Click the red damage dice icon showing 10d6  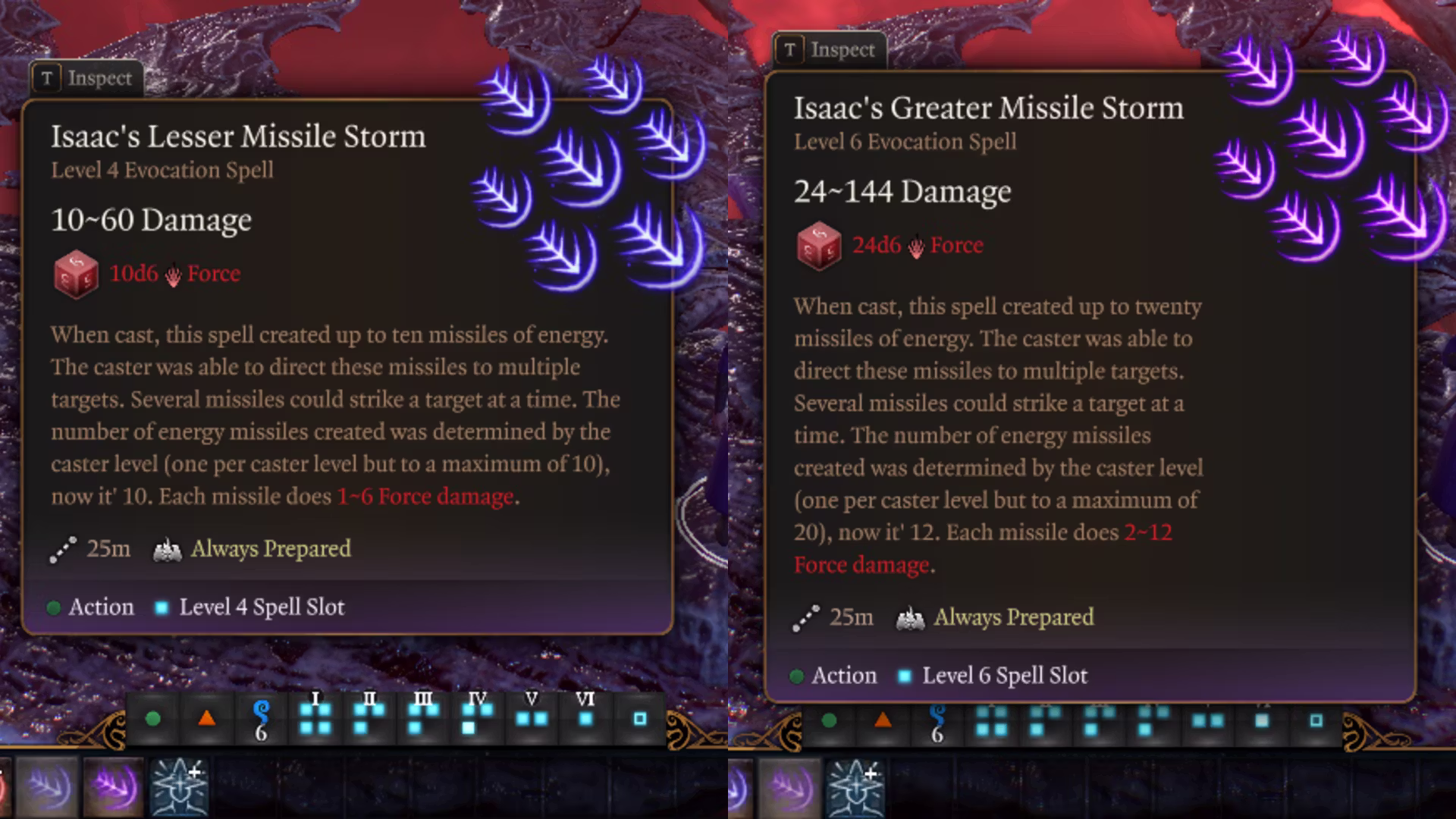(x=76, y=275)
